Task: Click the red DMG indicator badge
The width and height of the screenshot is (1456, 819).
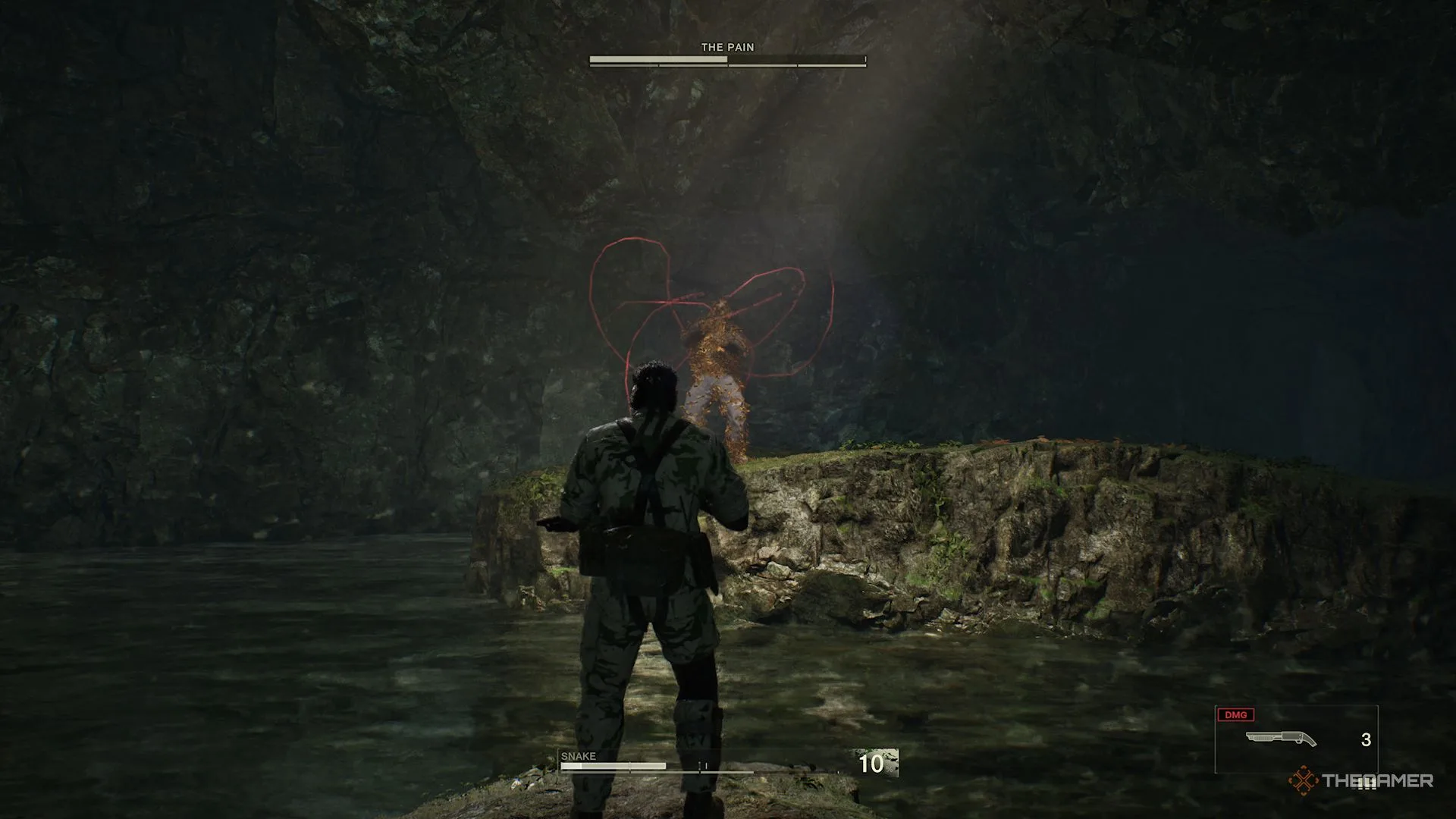Action: click(1236, 714)
